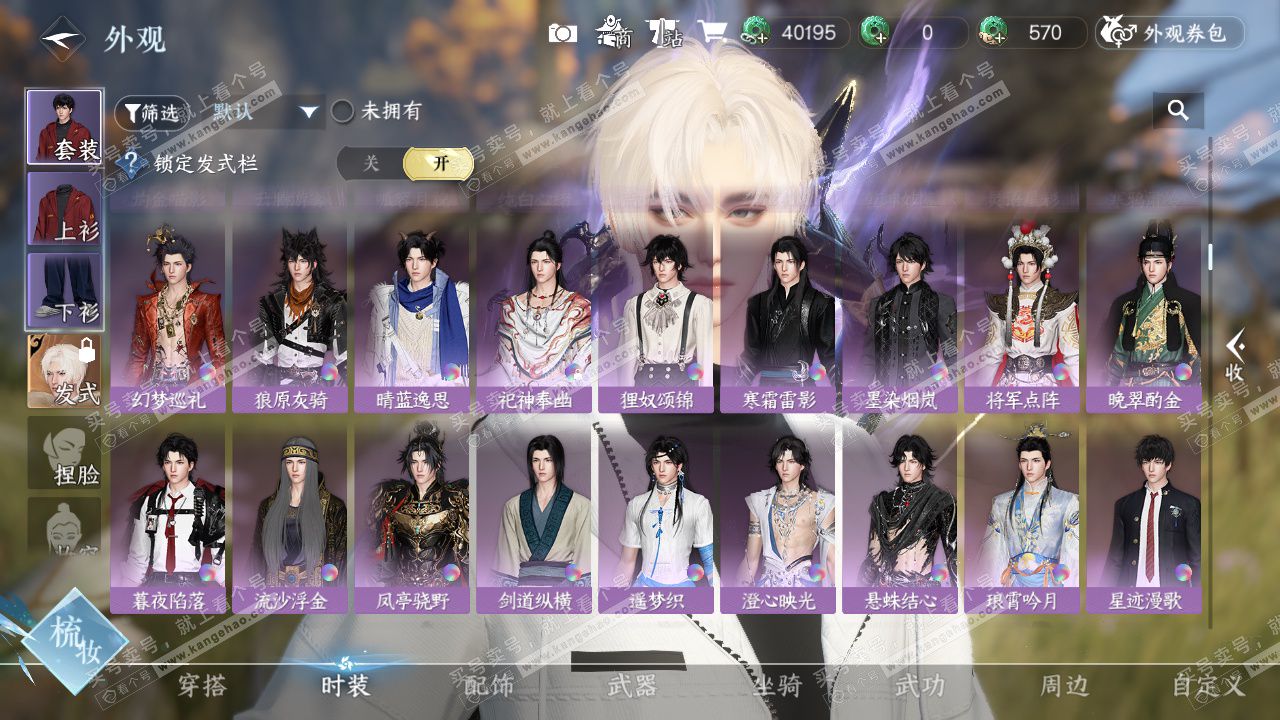The height and width of the screenshot is (720, 1280).
Task: Open the 外观券包 coupon pack
Action: [1170, 33]
